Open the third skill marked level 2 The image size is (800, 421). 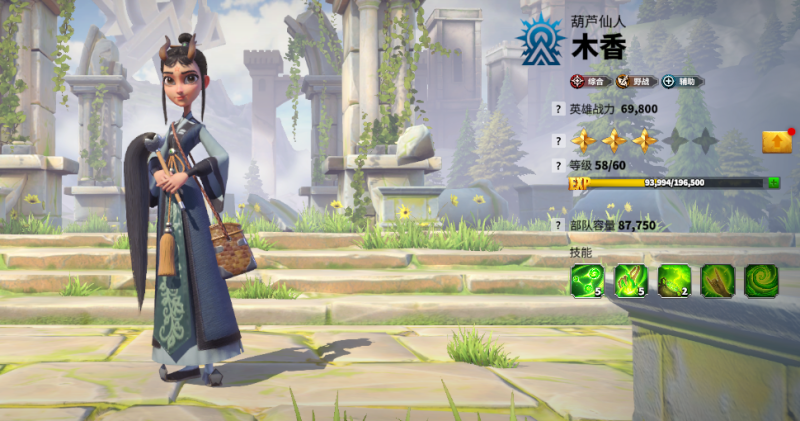(x=674, y=281)
